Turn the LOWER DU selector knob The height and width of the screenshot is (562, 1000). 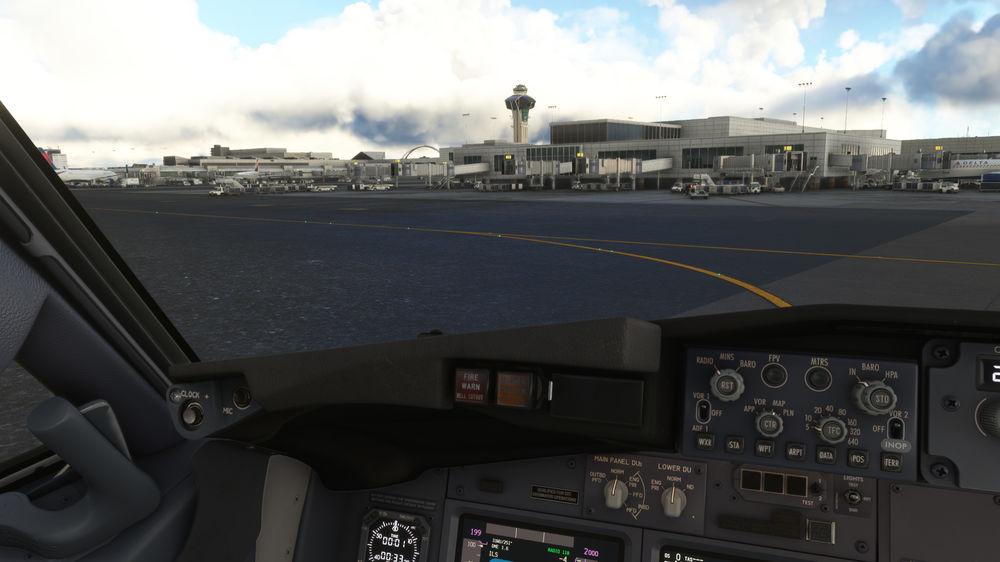pyautogui.click(x=674, y=501)
